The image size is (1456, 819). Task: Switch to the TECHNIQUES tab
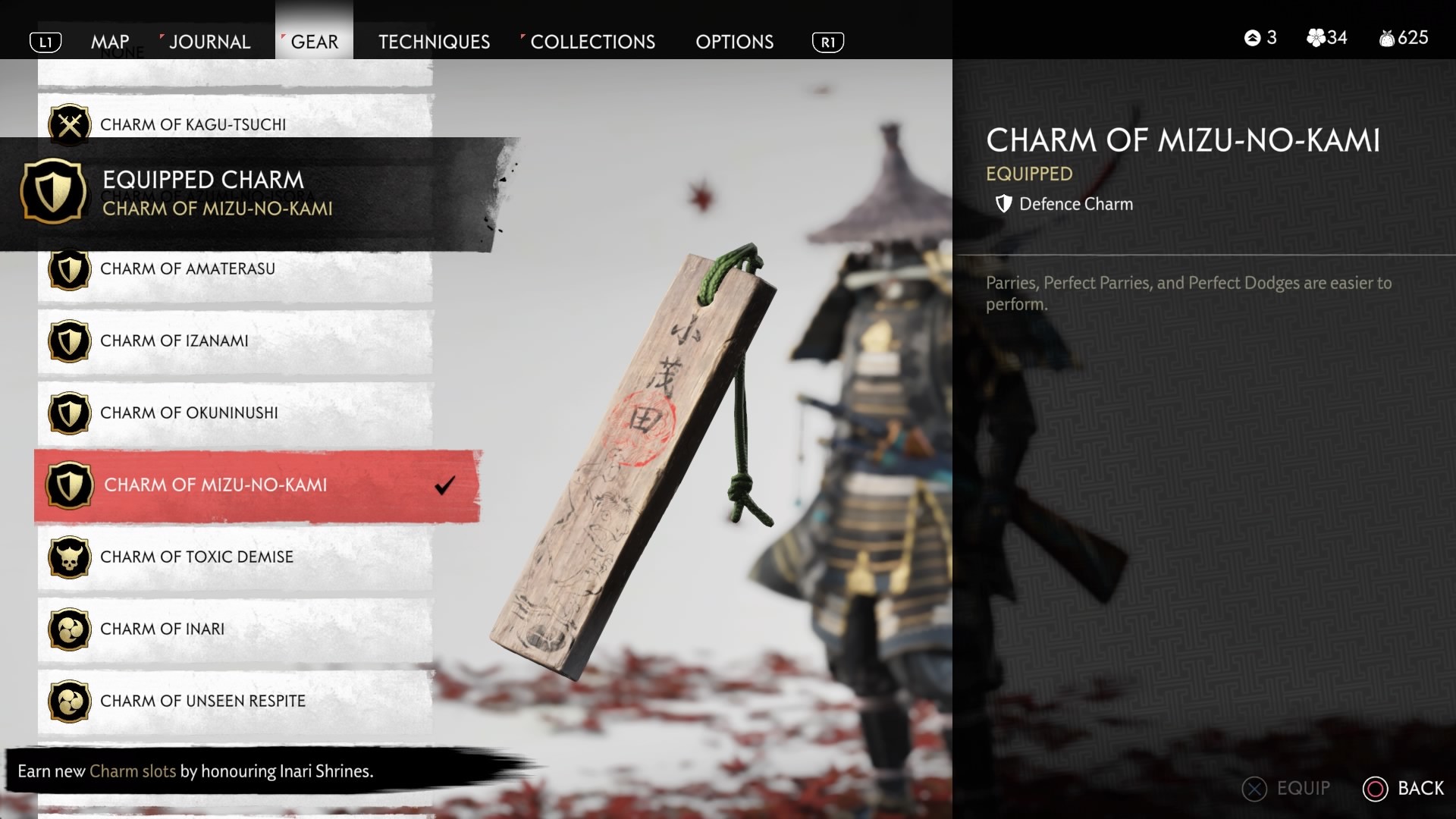(434, 42)
